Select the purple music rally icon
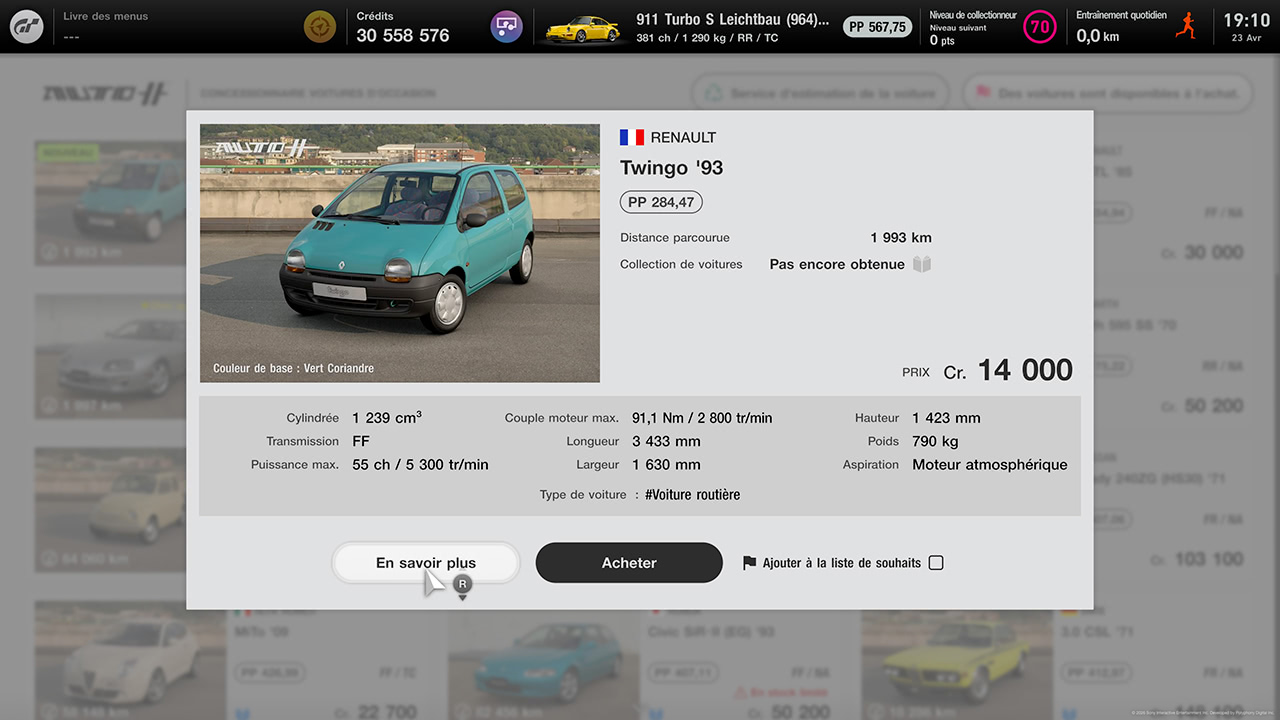The height and width of the screenshot is (720, 1280). click(506, 26)
